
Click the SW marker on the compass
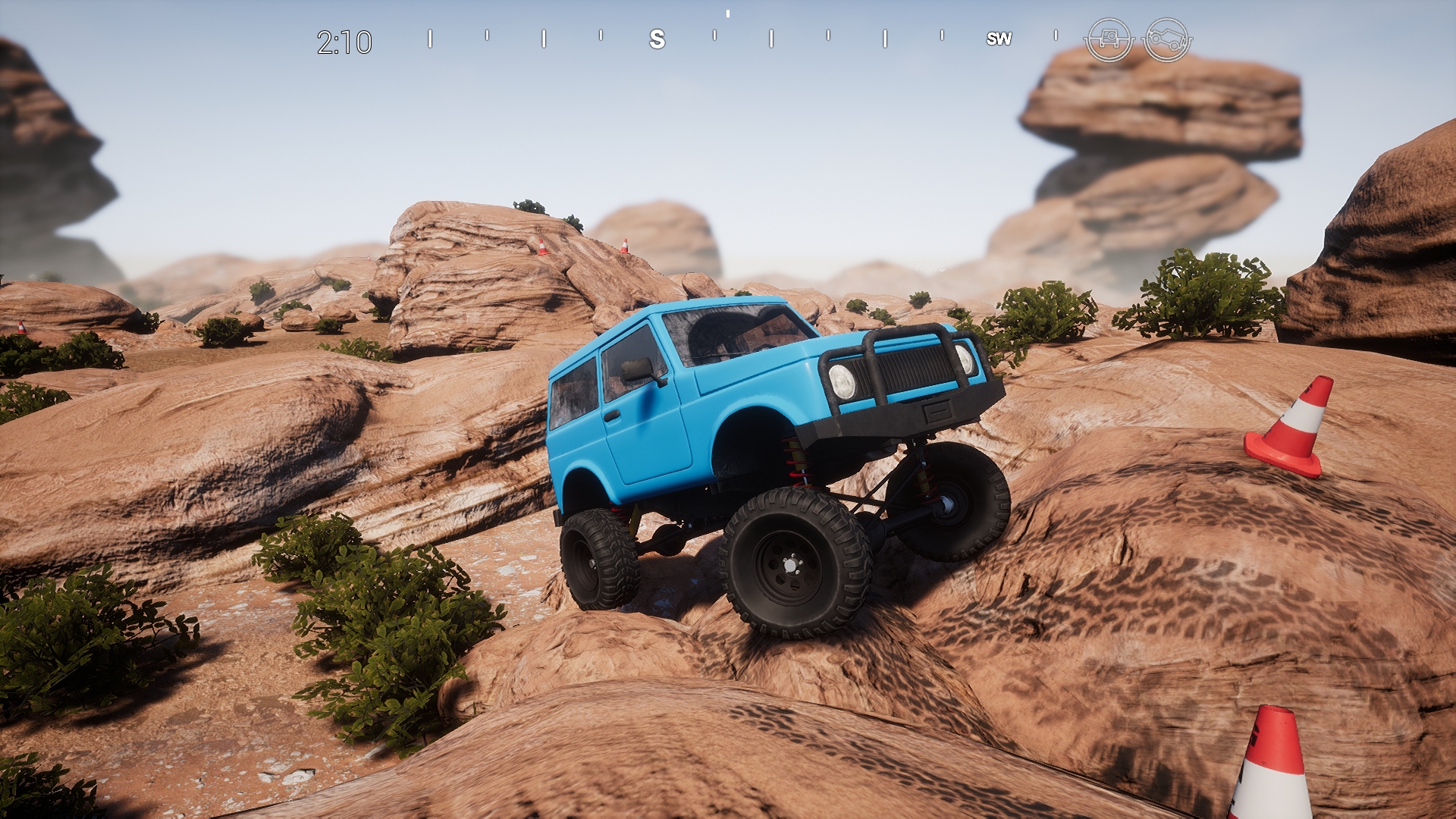(x=999, y=39)
